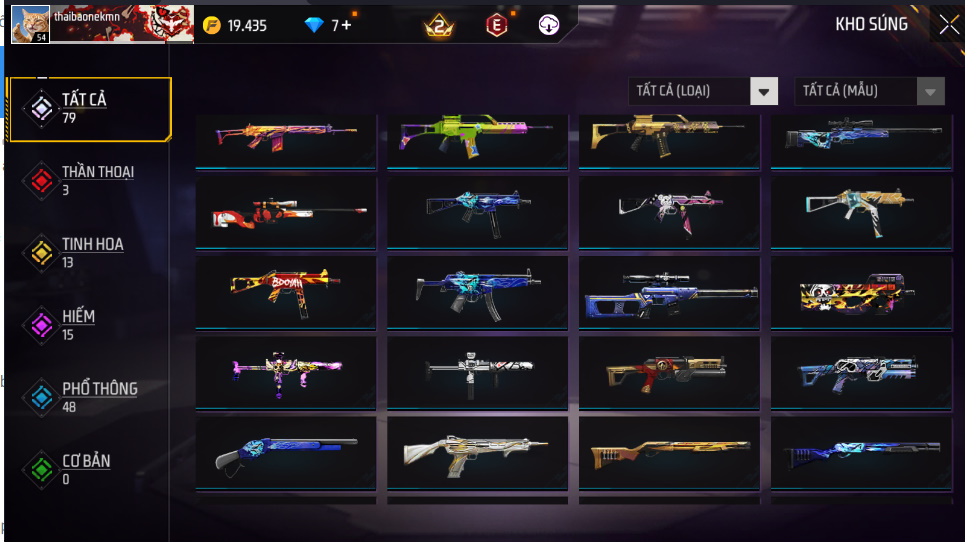The image size is (965, 542).
Task: Open the Tất Cả (Loại) dropdown
Action: pos(703,91)
